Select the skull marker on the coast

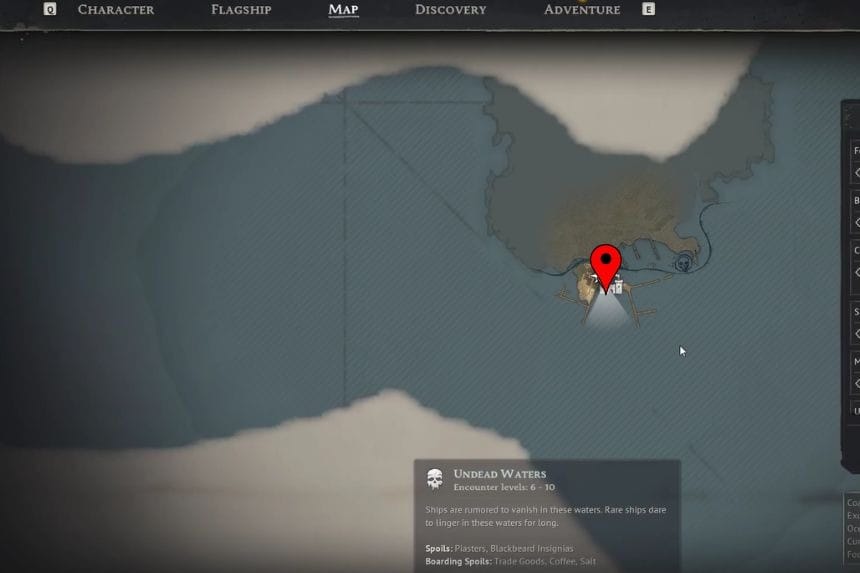tap(684, 263)
